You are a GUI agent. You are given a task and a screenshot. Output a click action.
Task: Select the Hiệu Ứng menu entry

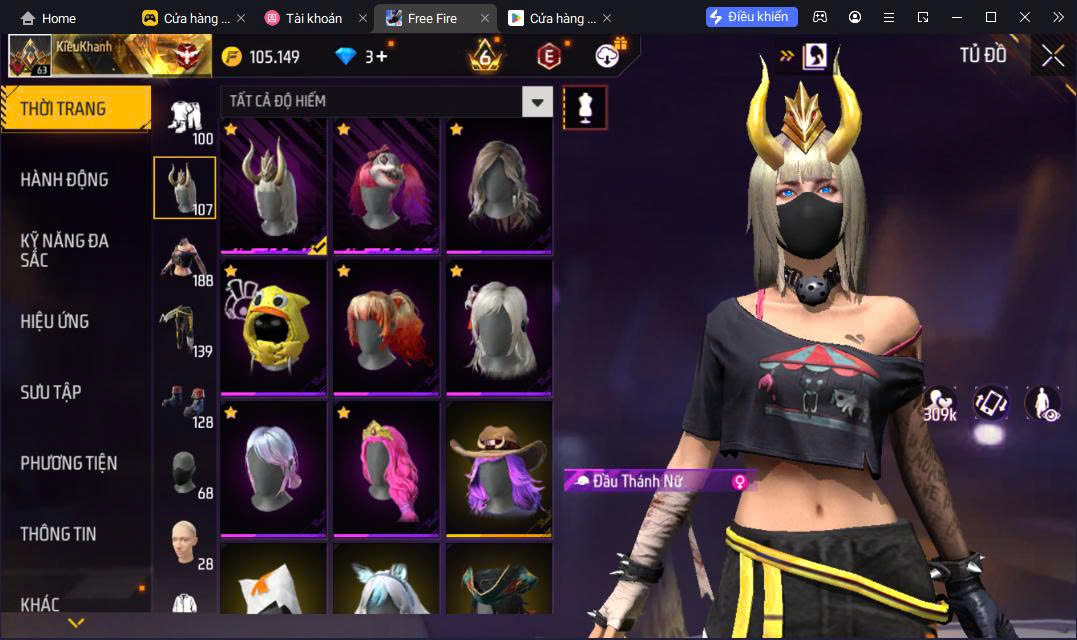[55, 321]
